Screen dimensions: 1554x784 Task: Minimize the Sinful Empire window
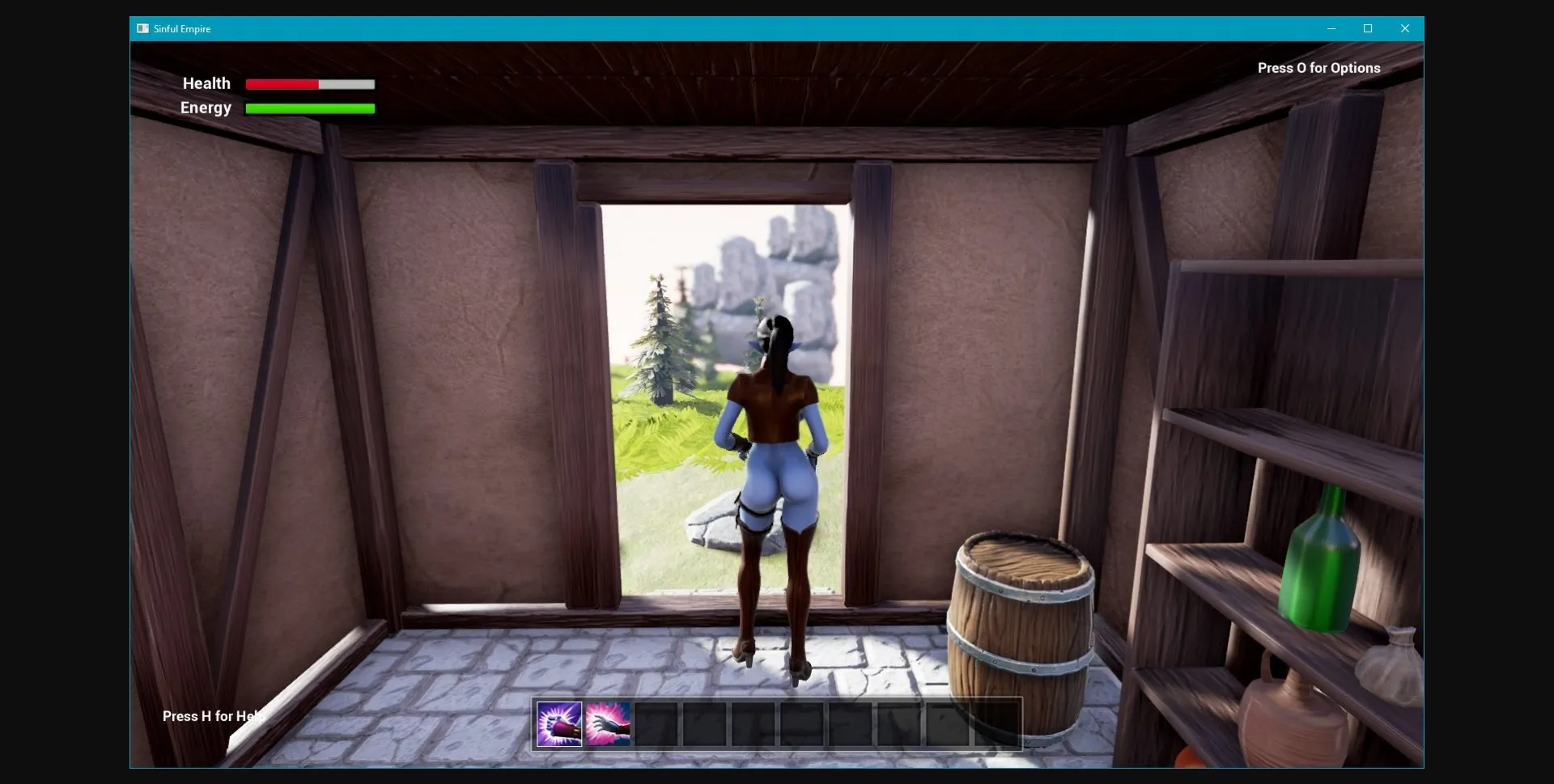(x=1331, y=28)
